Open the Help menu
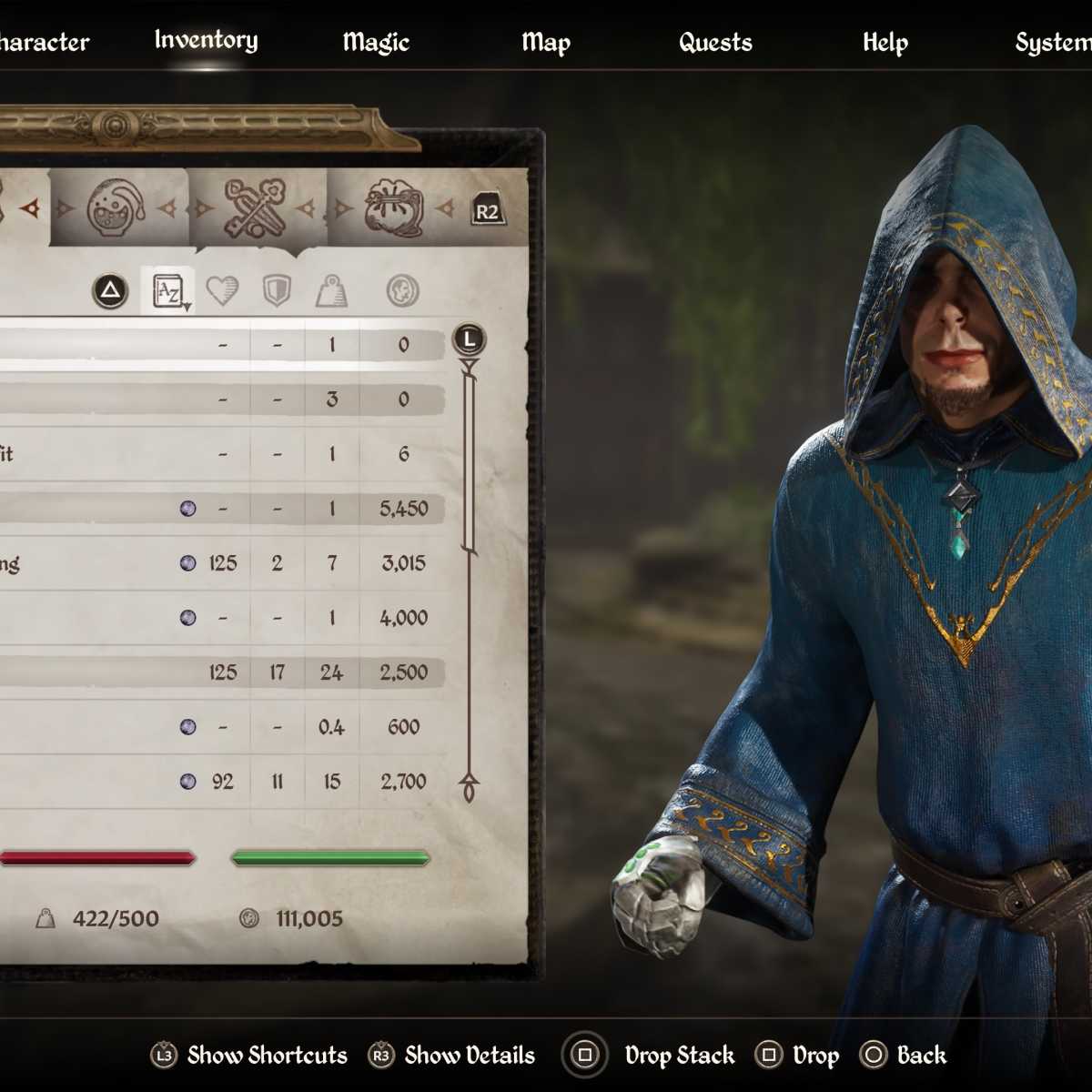This screenshot has height=1092, width=1092. pyautogui.click(x=885, y=42)
